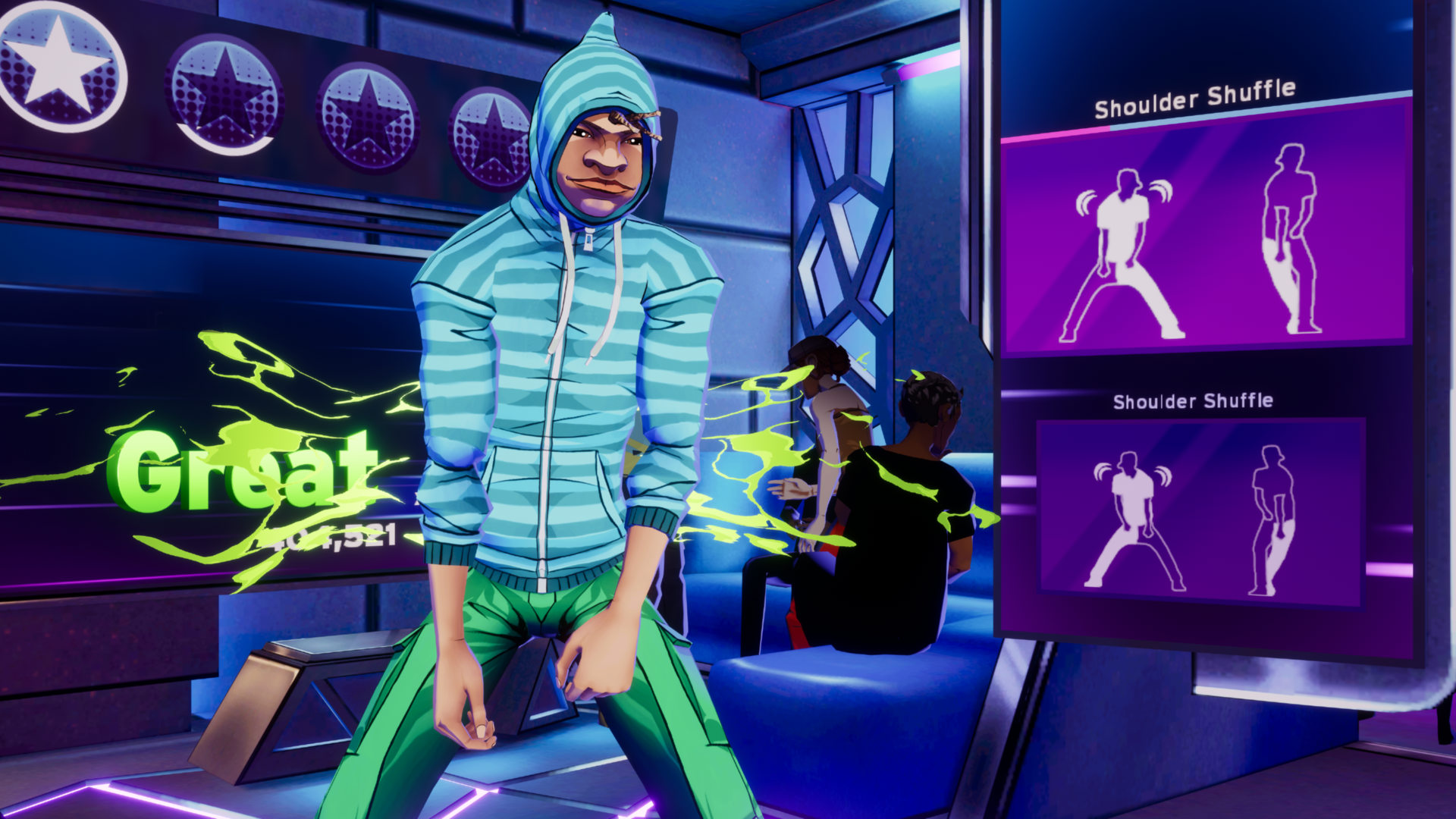This screenshot has height=819, width=1456.
Task: Select the dancing silhouette in the top move card
Action: 1122,250
